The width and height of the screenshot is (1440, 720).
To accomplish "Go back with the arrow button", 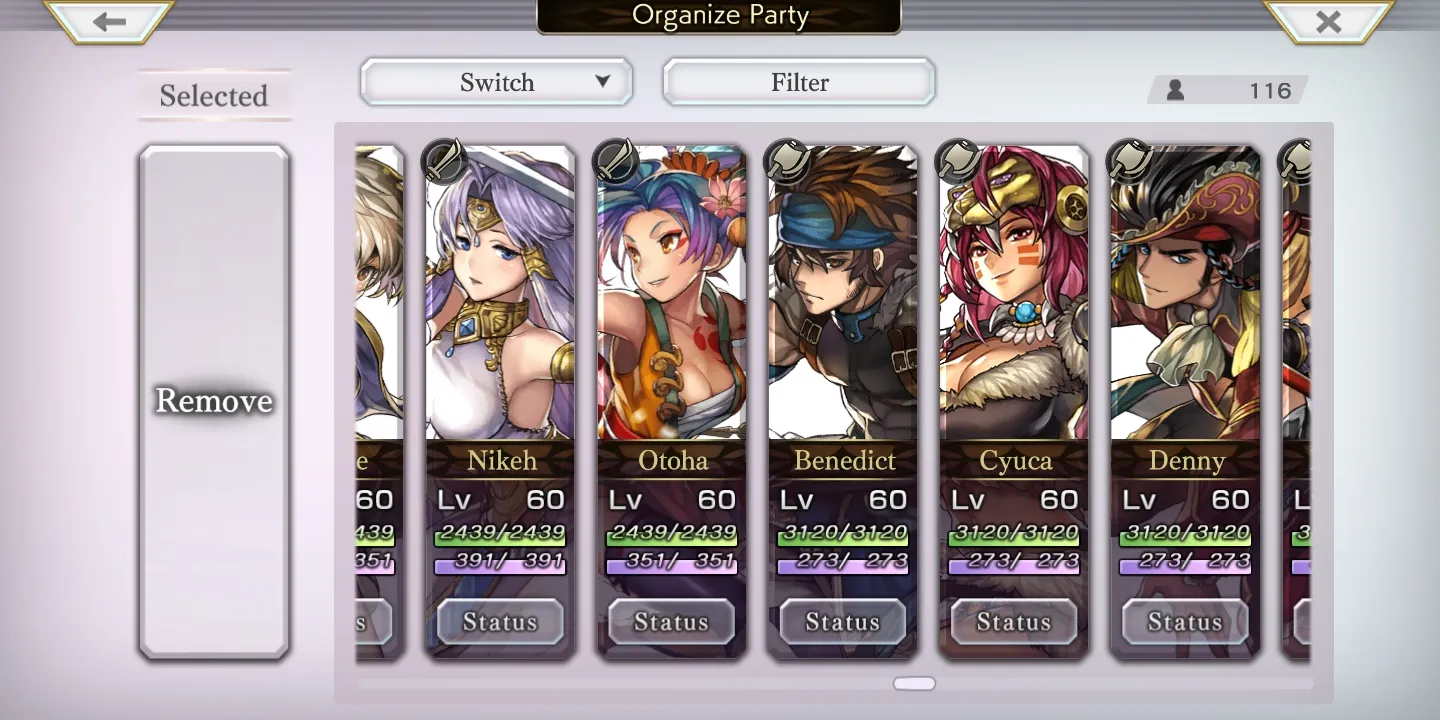I will pos(109,21).
